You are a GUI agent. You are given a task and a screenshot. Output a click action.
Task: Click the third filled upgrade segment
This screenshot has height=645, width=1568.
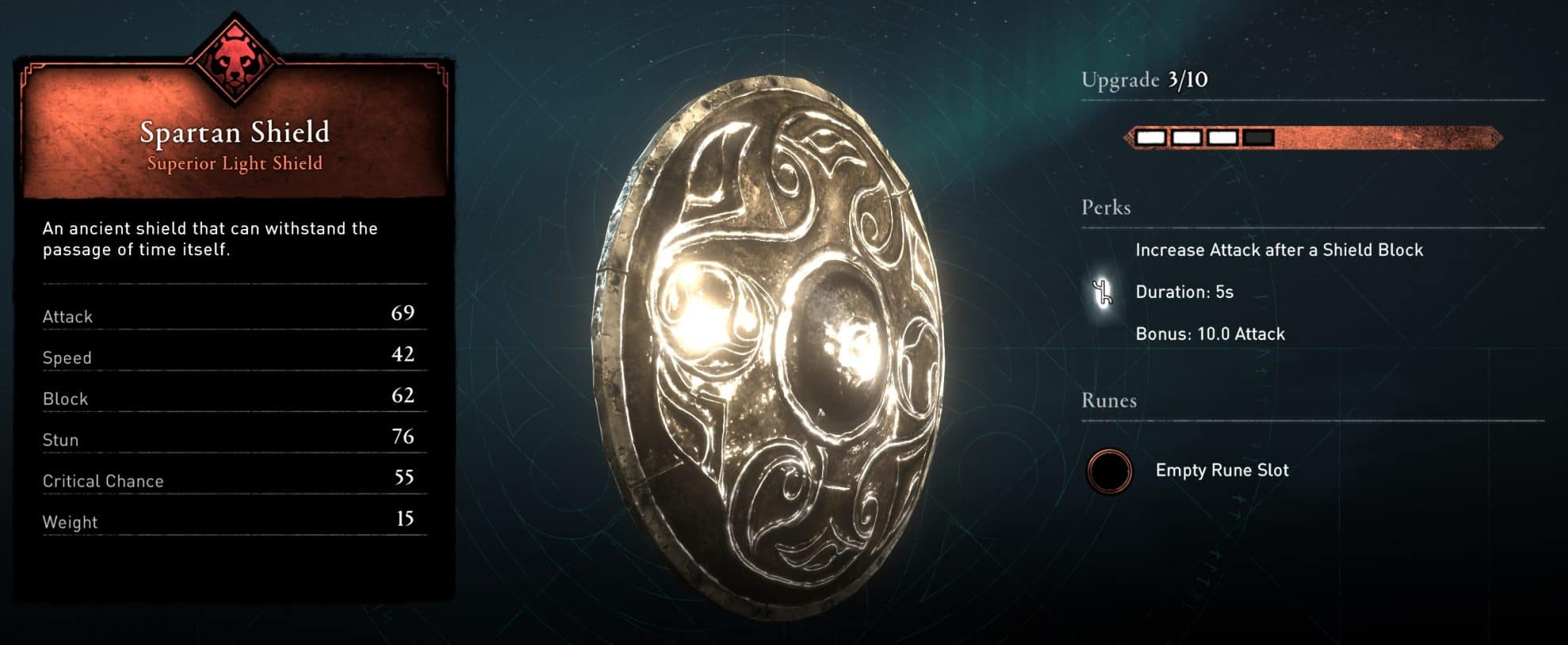[x=1222, y=137]
